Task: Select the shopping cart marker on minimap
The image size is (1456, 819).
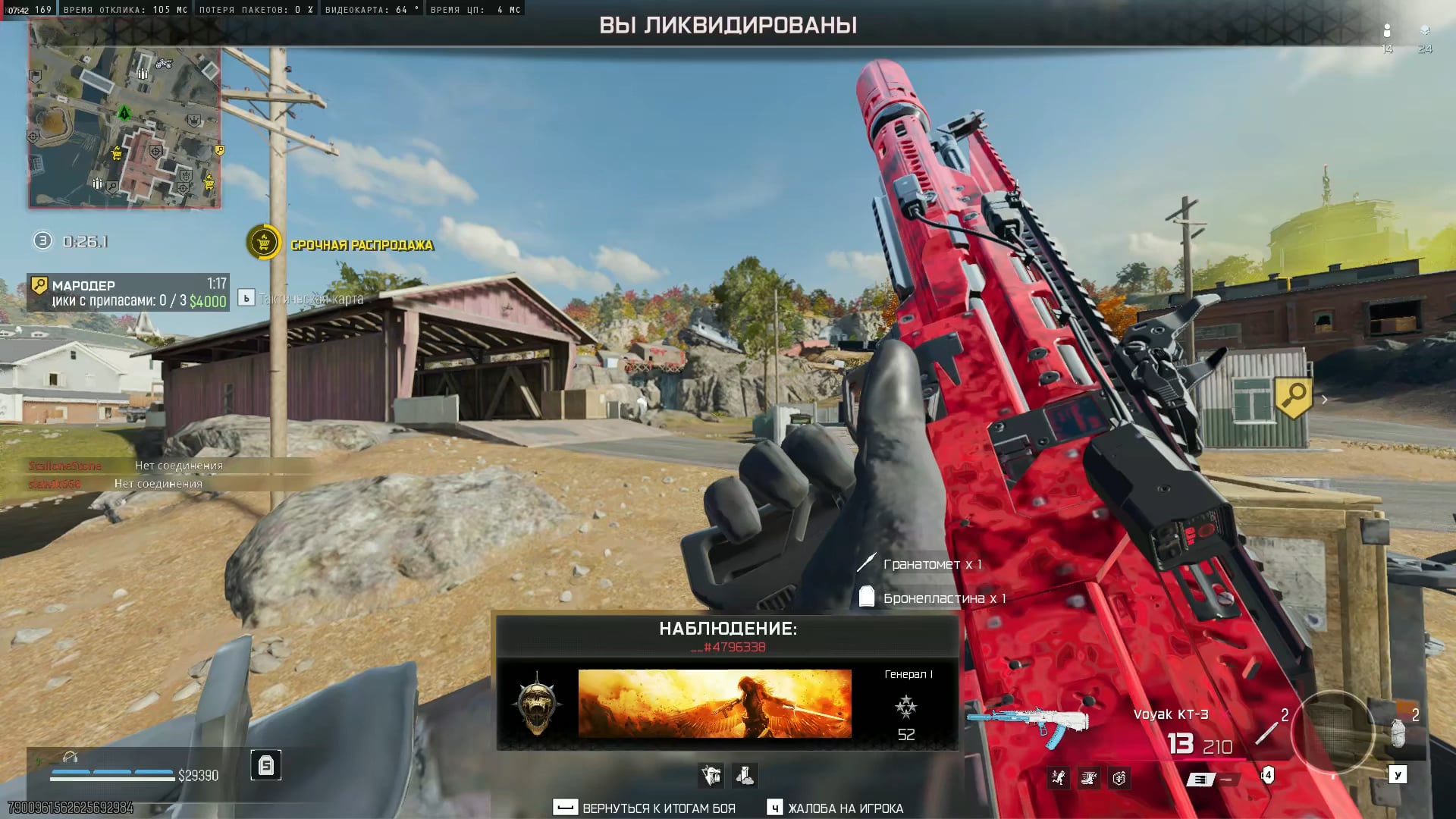Action: 117,154
